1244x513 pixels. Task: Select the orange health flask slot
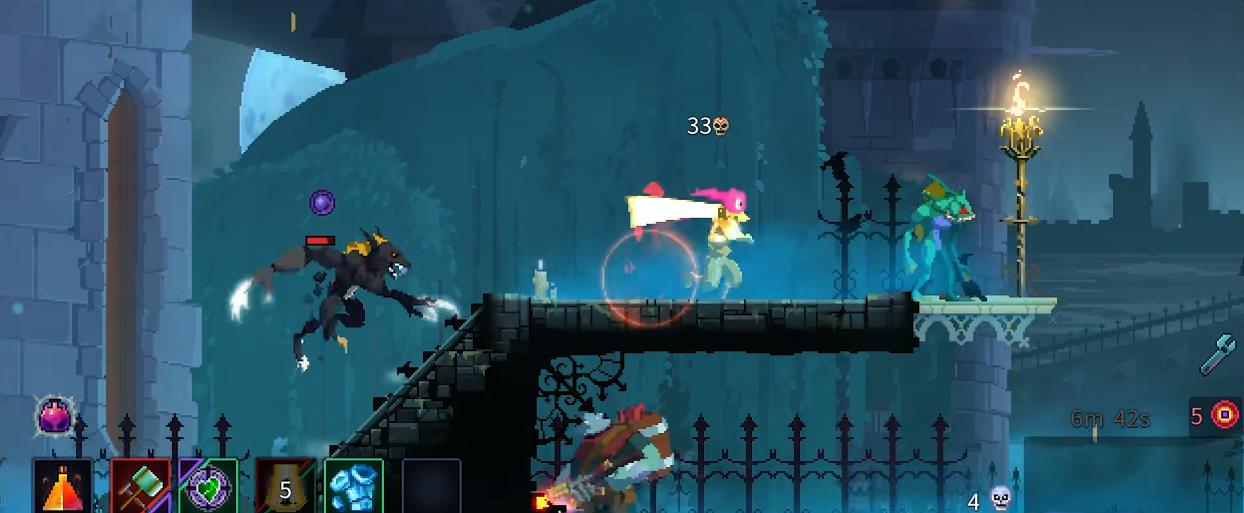click(x=62, y=487)
